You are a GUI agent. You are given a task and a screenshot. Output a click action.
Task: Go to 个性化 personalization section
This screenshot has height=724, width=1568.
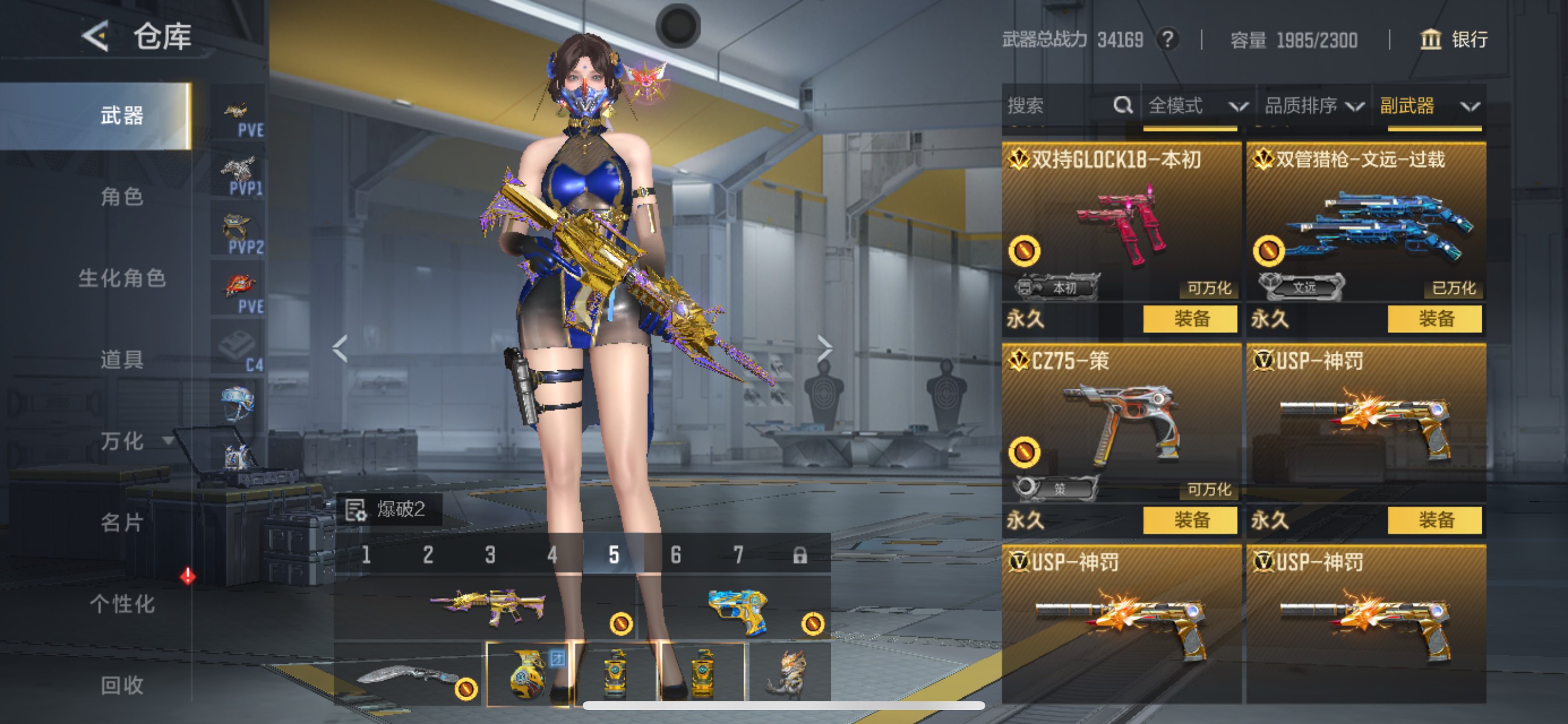122,604
